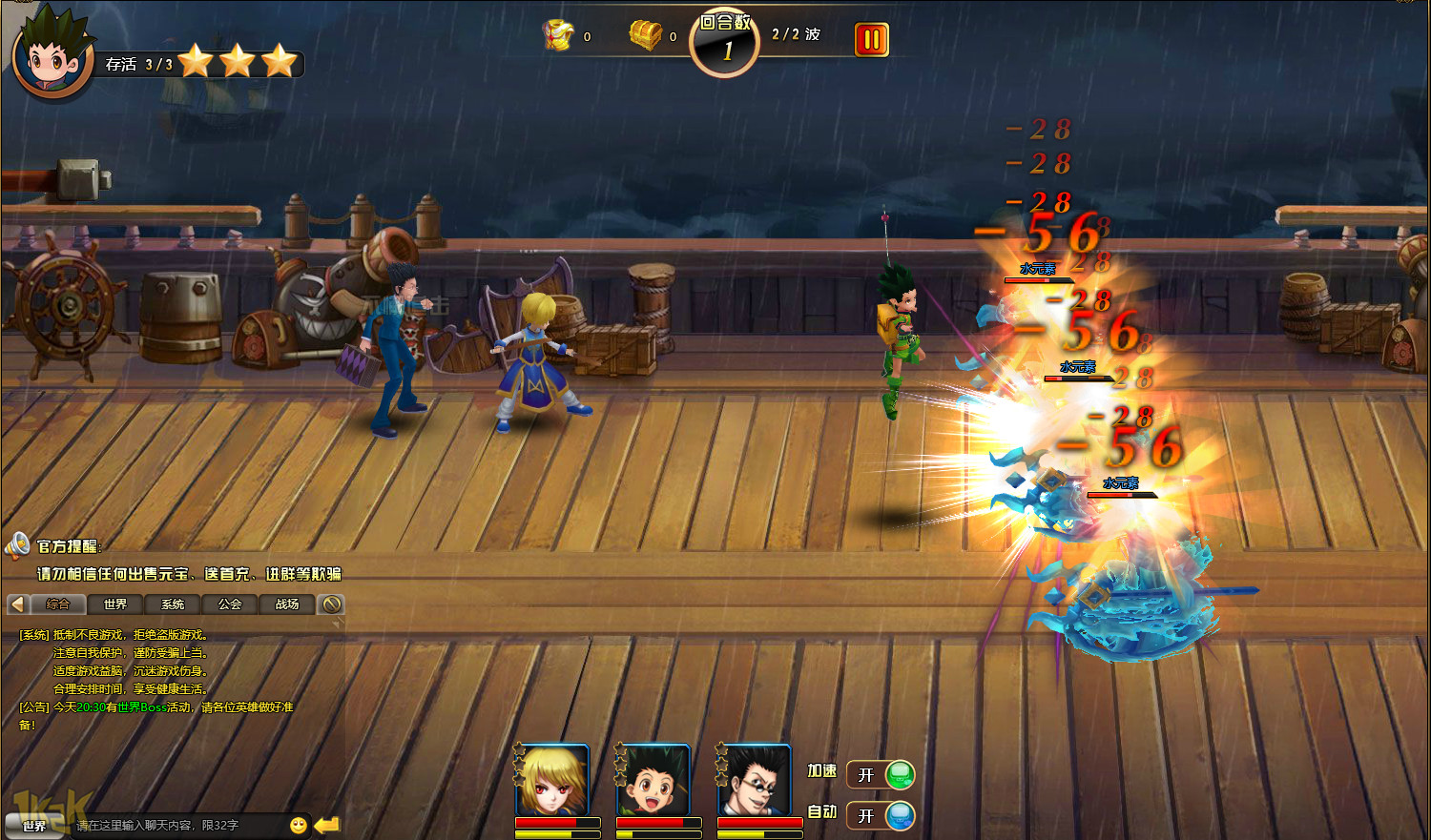The height and width of the screenshot is (840, 1431).
Task: Select the Gon portrait in the hero bar
Action: (653, 779)
